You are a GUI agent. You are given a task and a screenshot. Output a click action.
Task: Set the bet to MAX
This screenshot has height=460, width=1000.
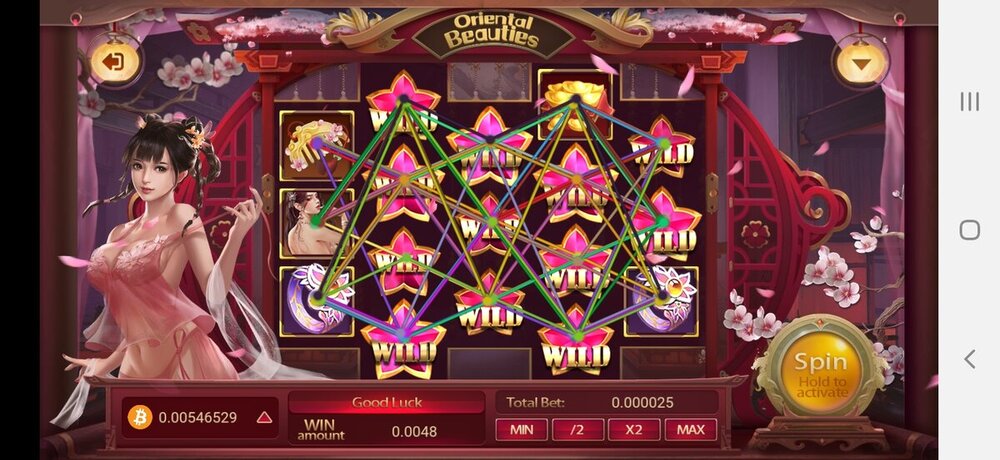[x=691, y=430]
